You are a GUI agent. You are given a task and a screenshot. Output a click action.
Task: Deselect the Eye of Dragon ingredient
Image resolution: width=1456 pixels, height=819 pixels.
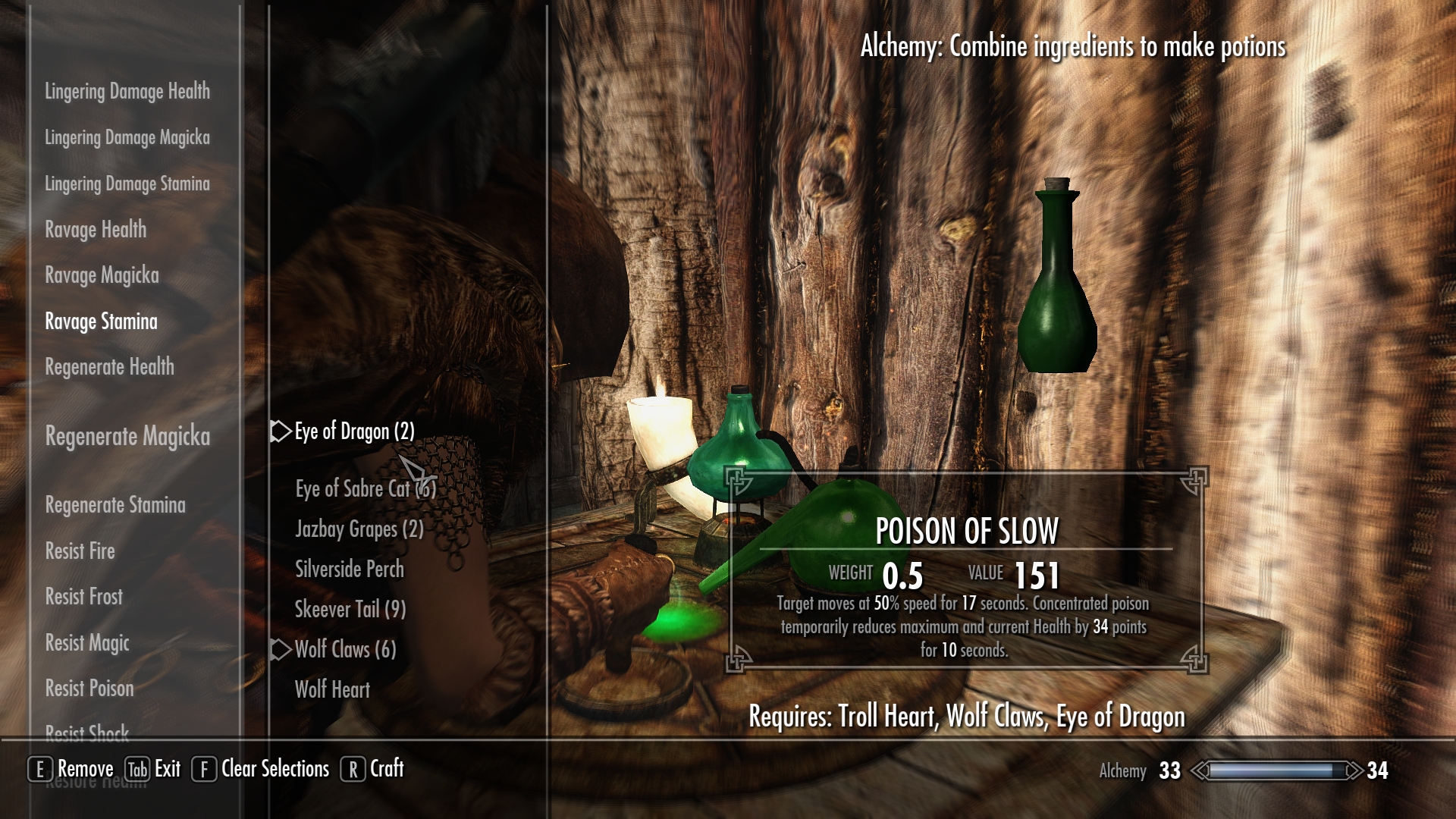[x=354, y=431]
